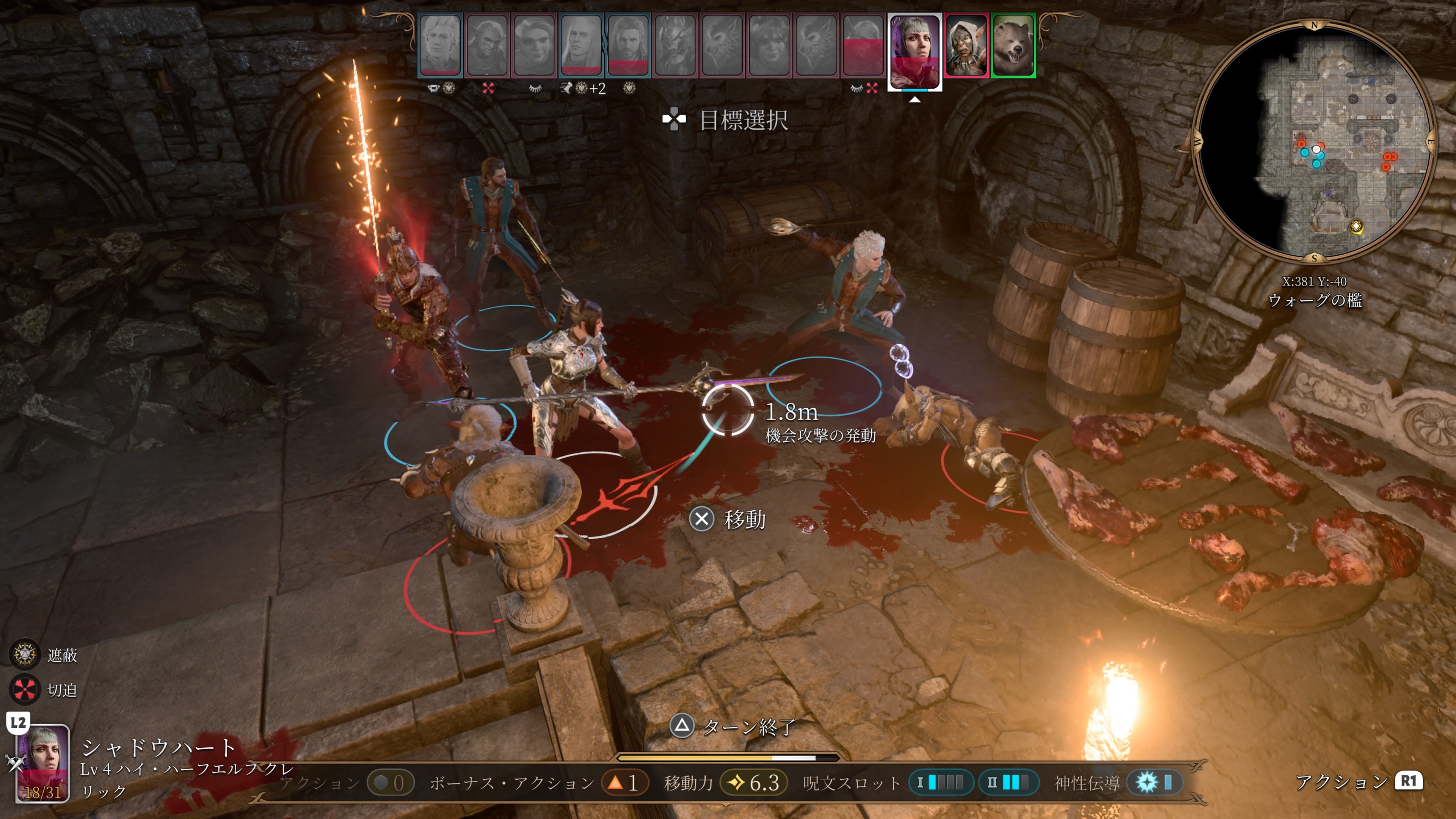Open Shadowheart's character portrait beside her name
Viewport: 1456px width, 819px height.
[40, 763]
